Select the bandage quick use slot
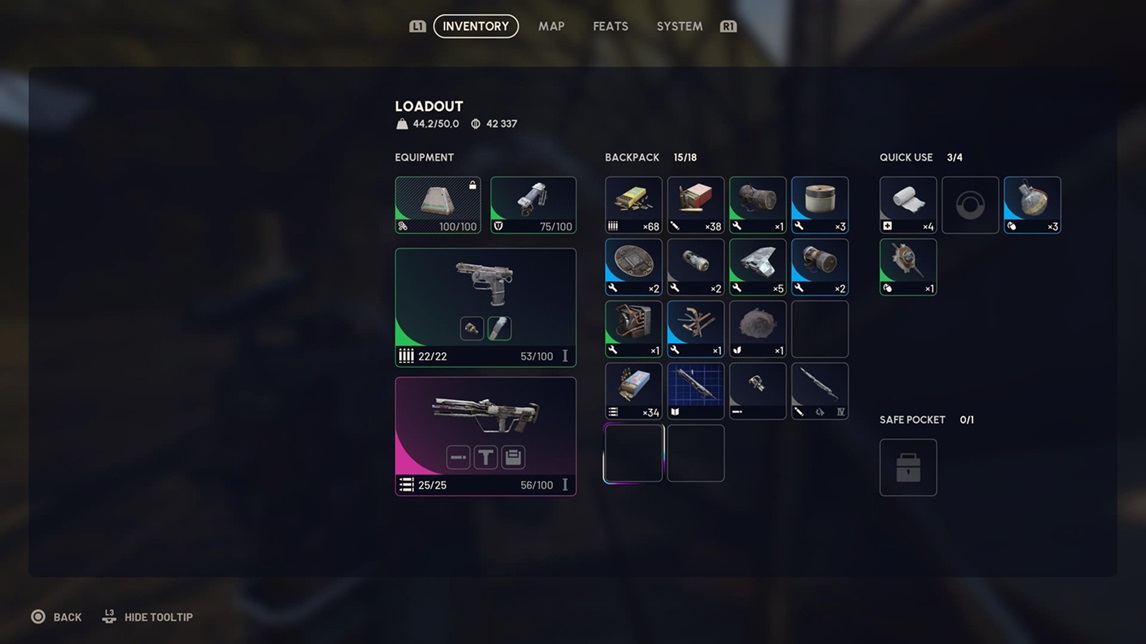The width and height of the screenshot is (1146, 644). 908,205
